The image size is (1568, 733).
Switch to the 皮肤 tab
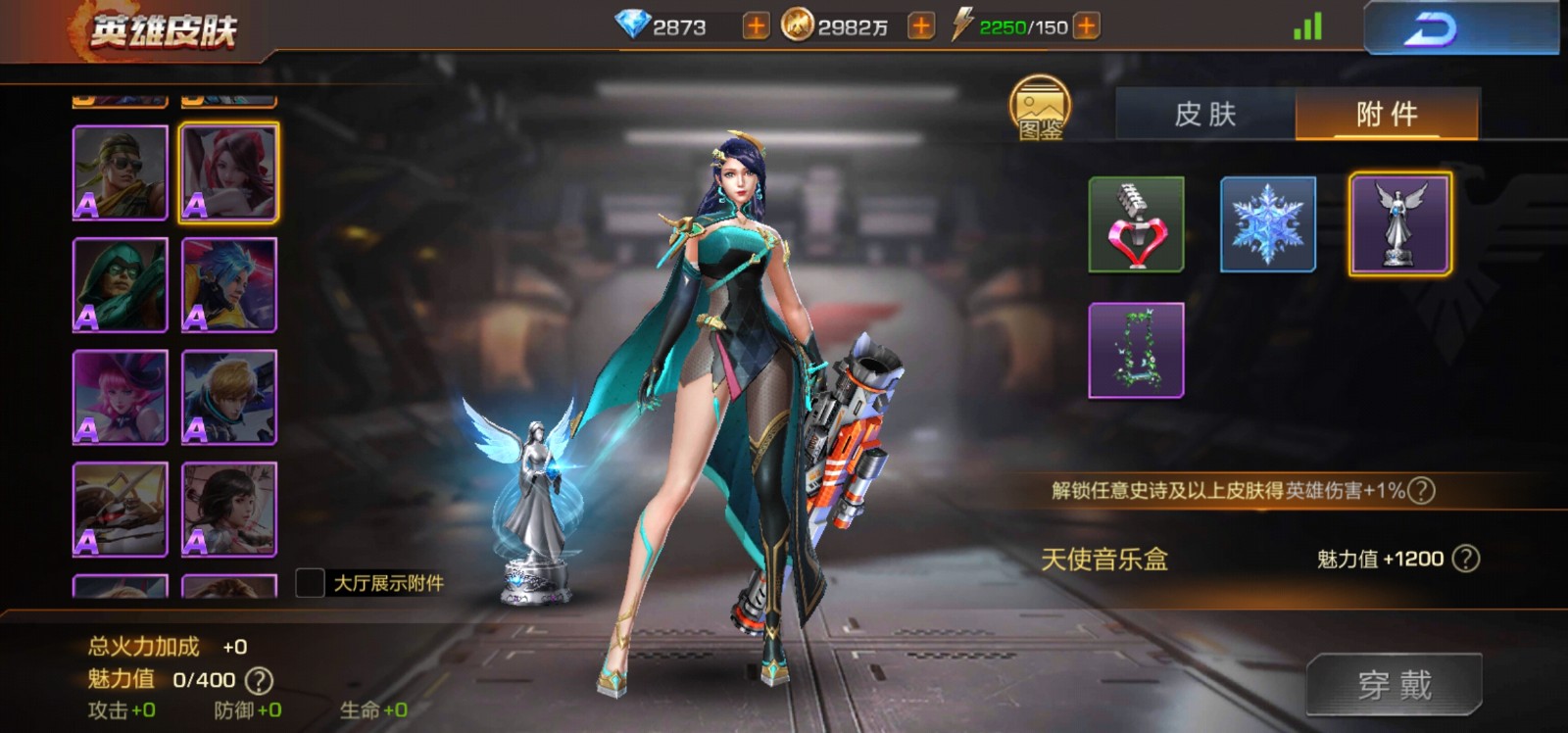pyautogui.click(x=1204, y=115)
